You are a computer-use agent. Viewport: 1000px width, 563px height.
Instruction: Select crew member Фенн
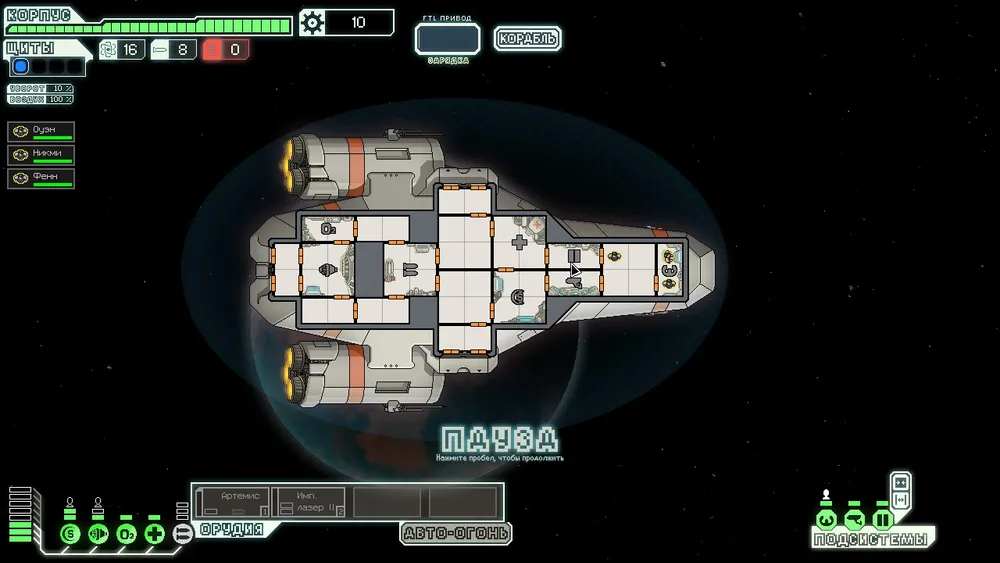pos(41,178)
